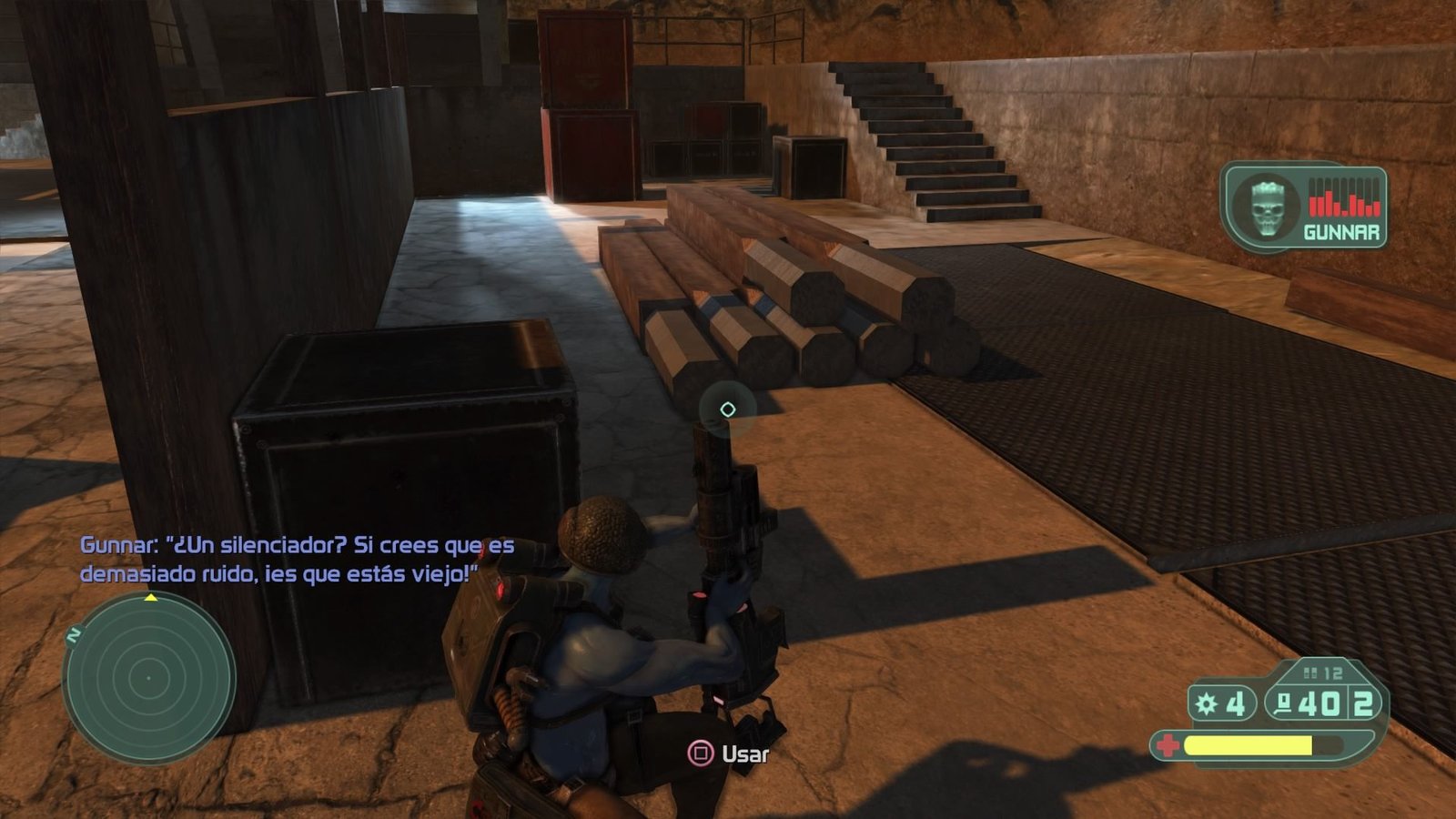Click the grenade count icon
This screenshot has width=1456, height=819.
pyautogui.click(x=1208, y=703)
